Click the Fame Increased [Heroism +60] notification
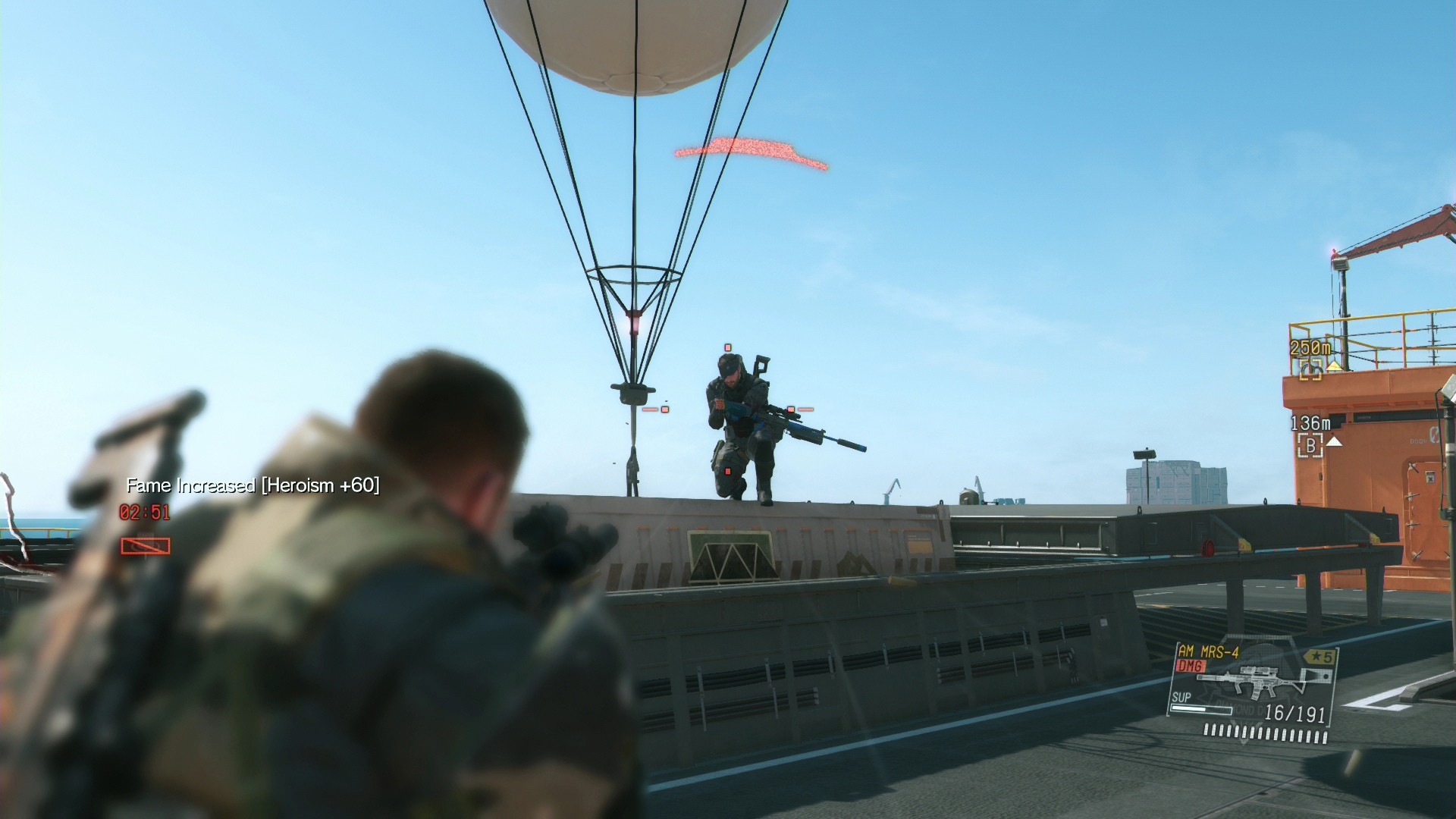This screenshot has height=819, width=1456. [254, 485]
